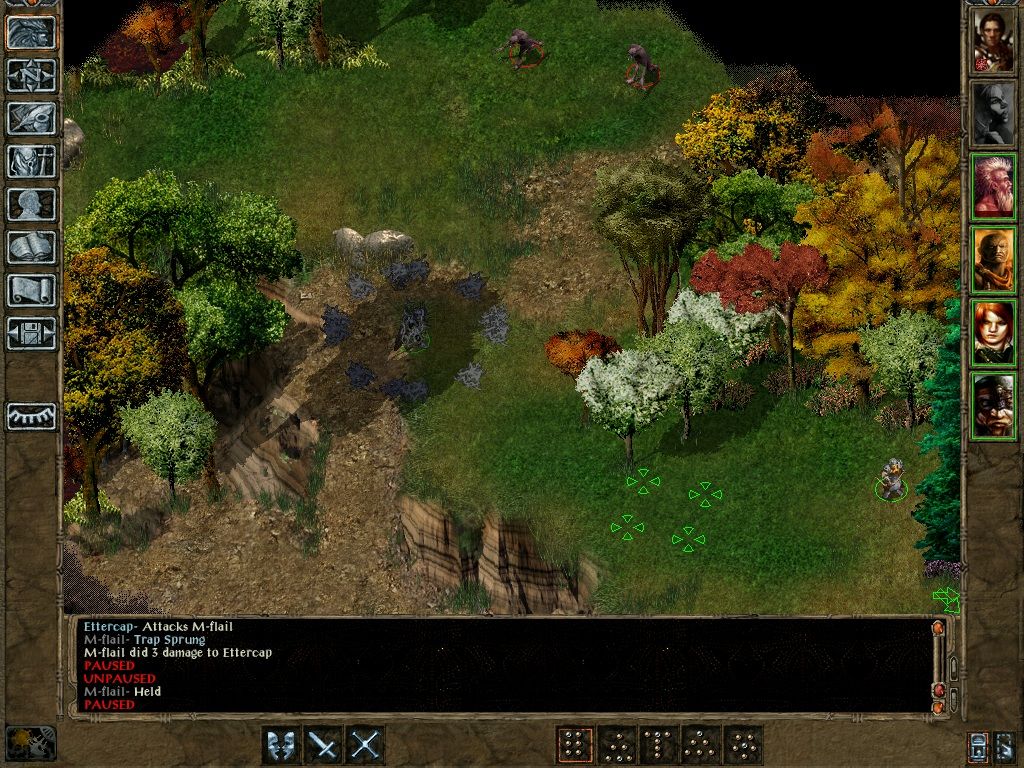1024x768 pixels.
Task: Choose the highlighted two-column formation button
Action: point(574,745)
